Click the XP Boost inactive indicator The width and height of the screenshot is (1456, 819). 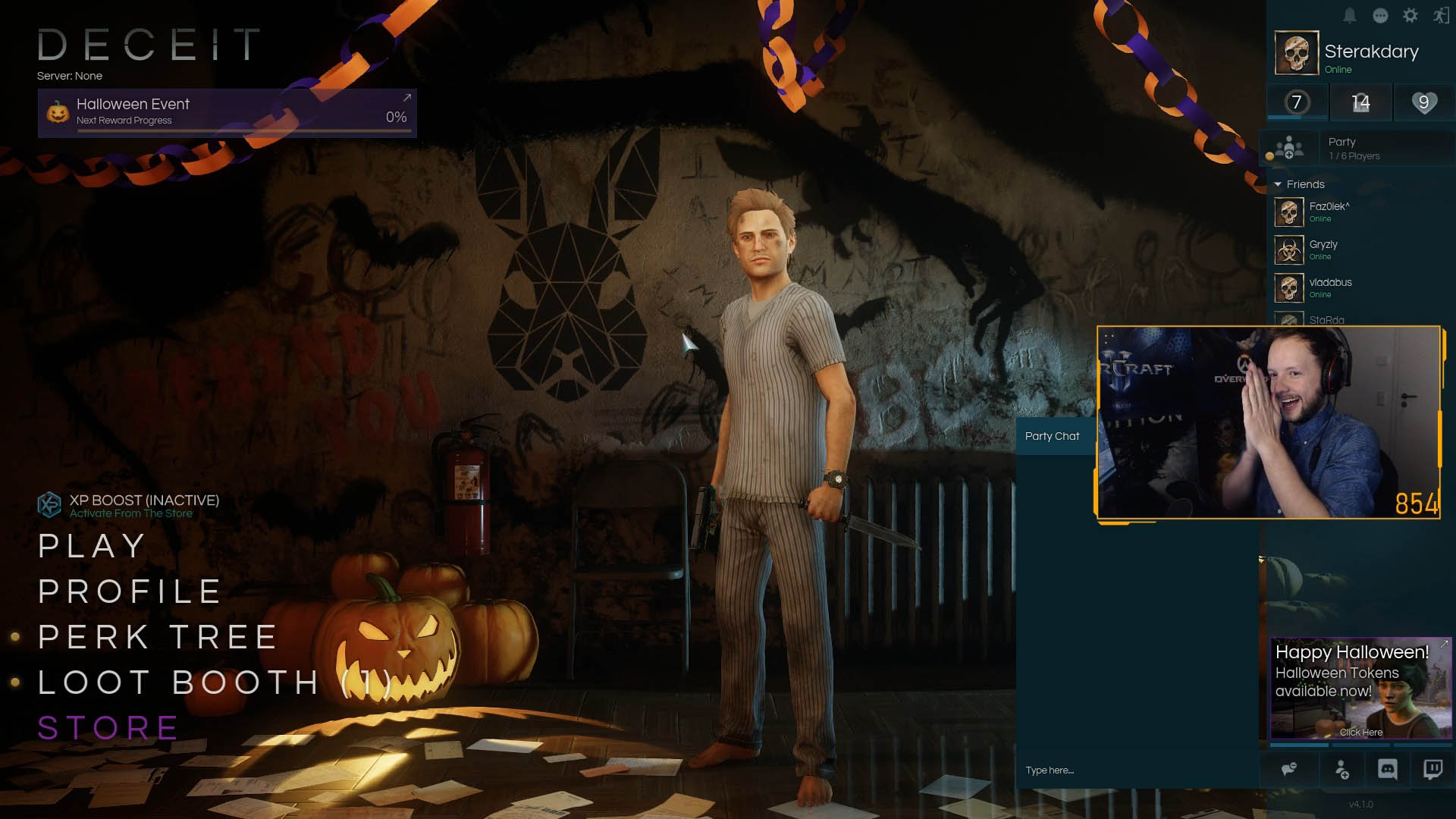tap(129, 506)
